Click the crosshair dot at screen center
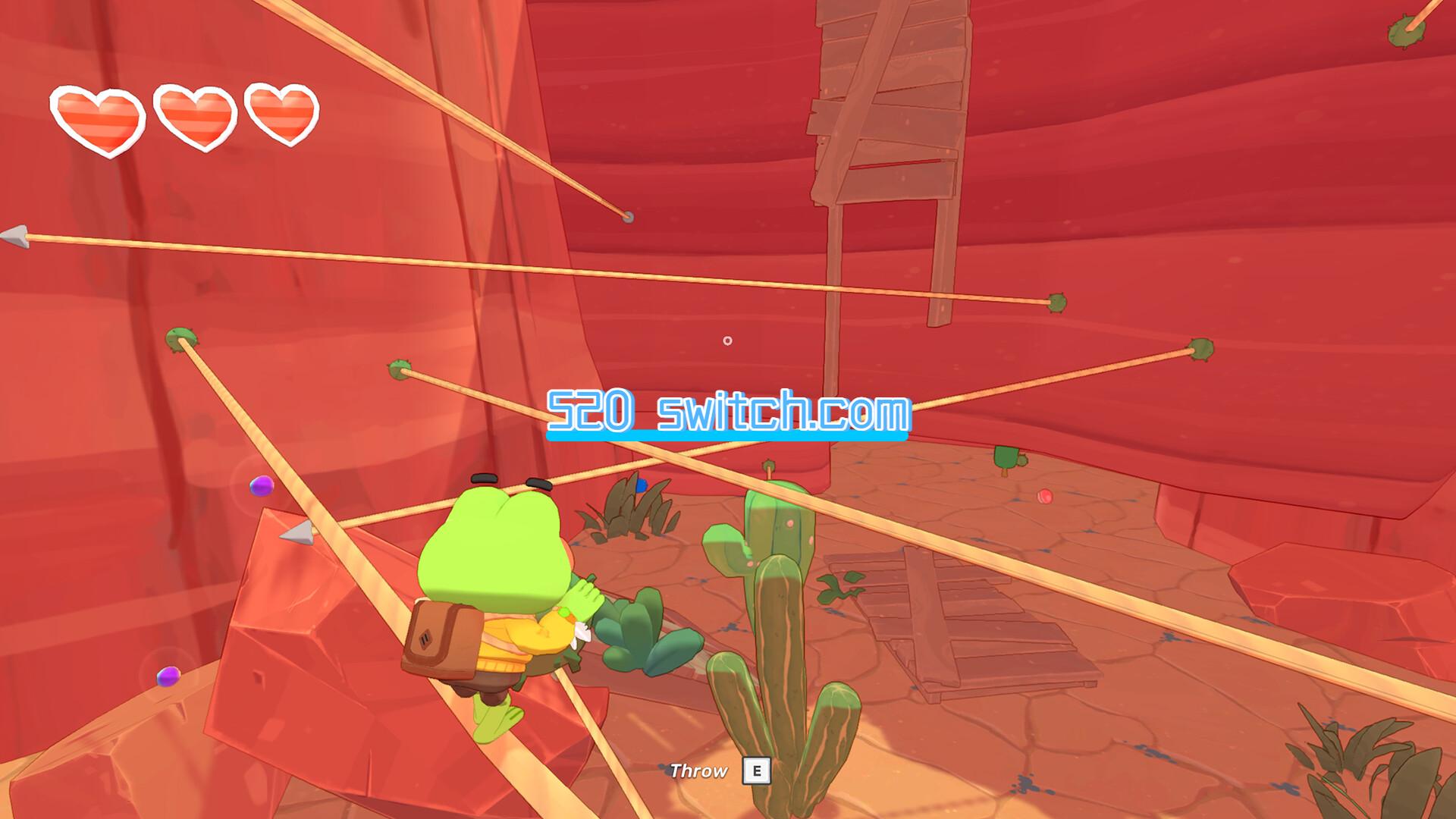The width and height of the screenshot is (1456, 819). click(x=726, y=341)
